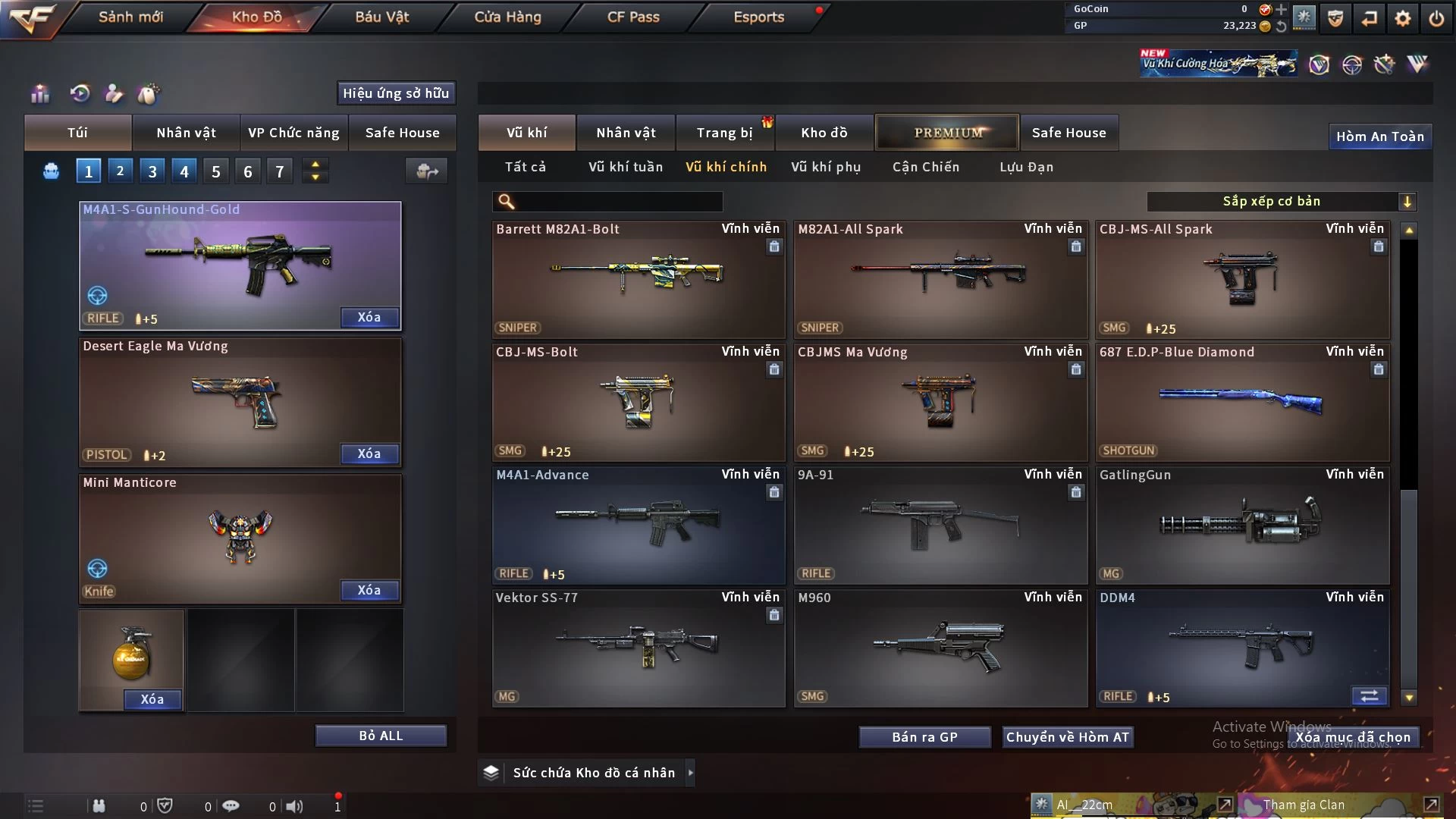Filter by Vũ khí phụ weapons

(826, 167)
